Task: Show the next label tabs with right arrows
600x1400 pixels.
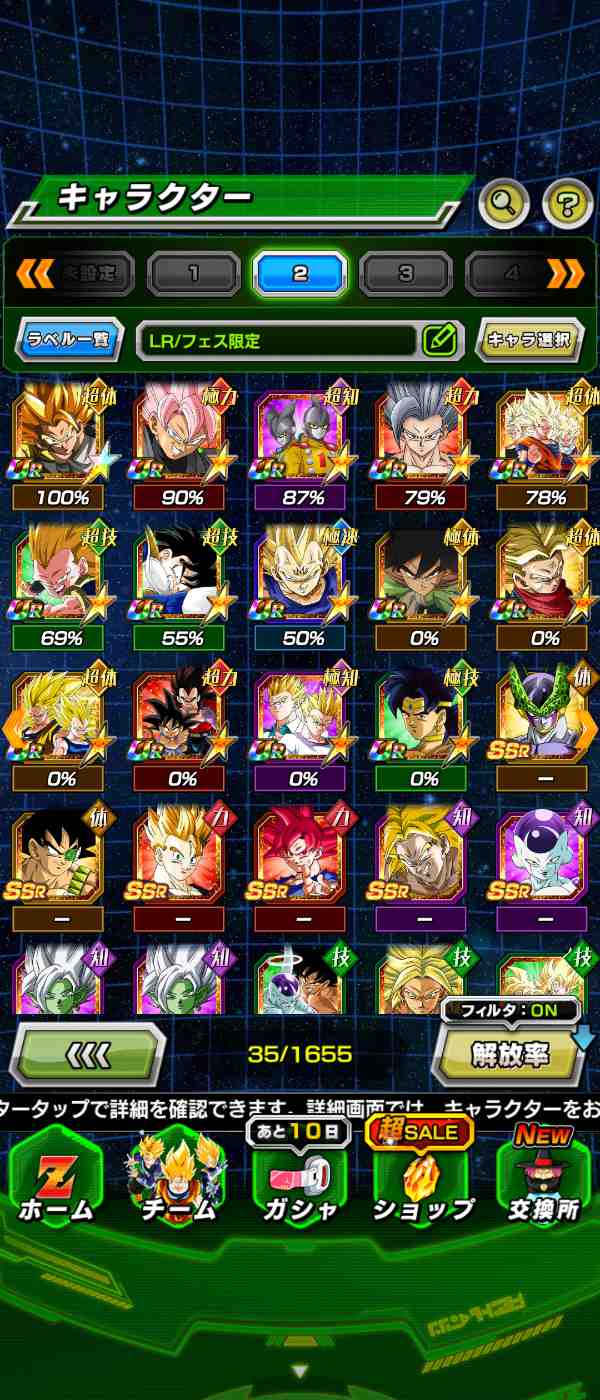Action: pyautogui.click(x=565, y=273)
